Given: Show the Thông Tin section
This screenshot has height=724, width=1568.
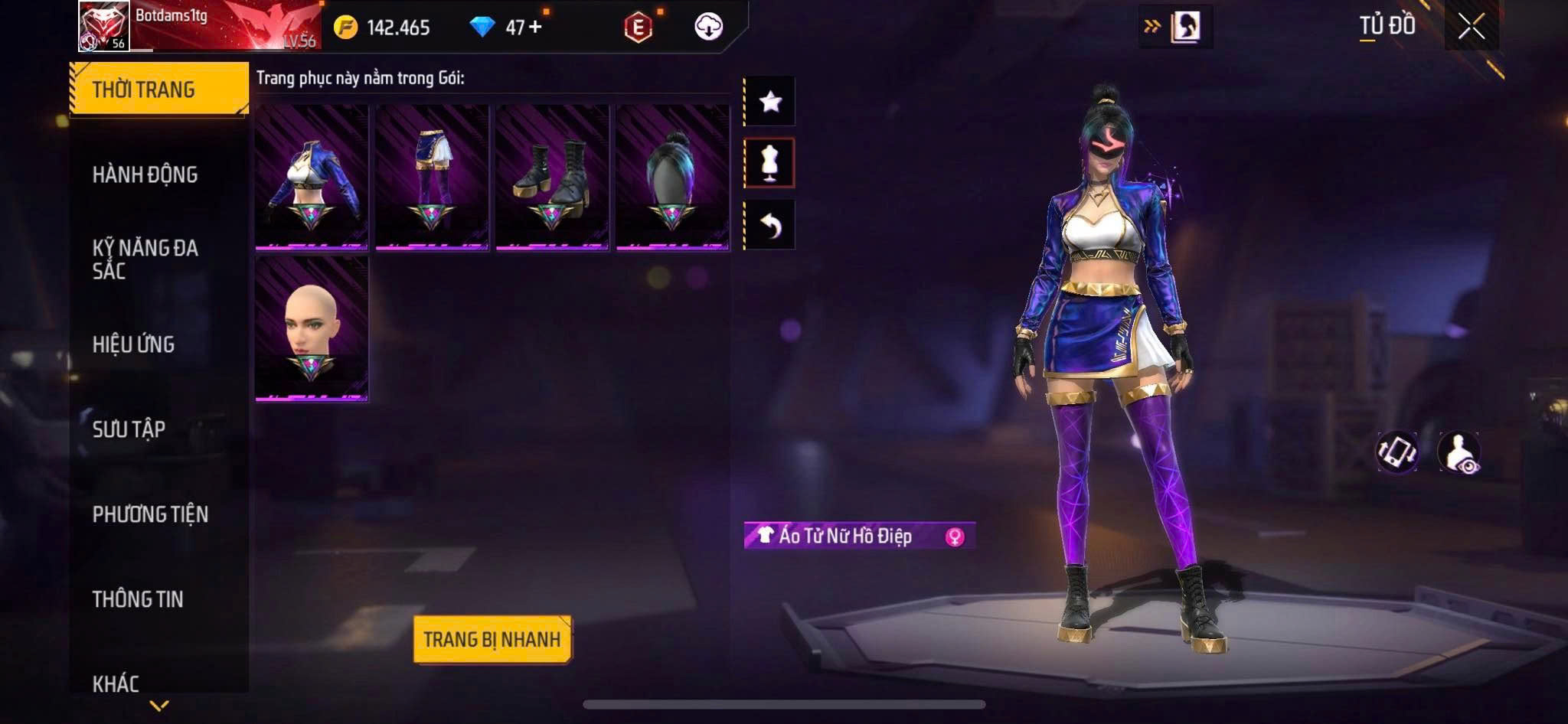Looking at the screenshot, I should [x=138, y=599].
